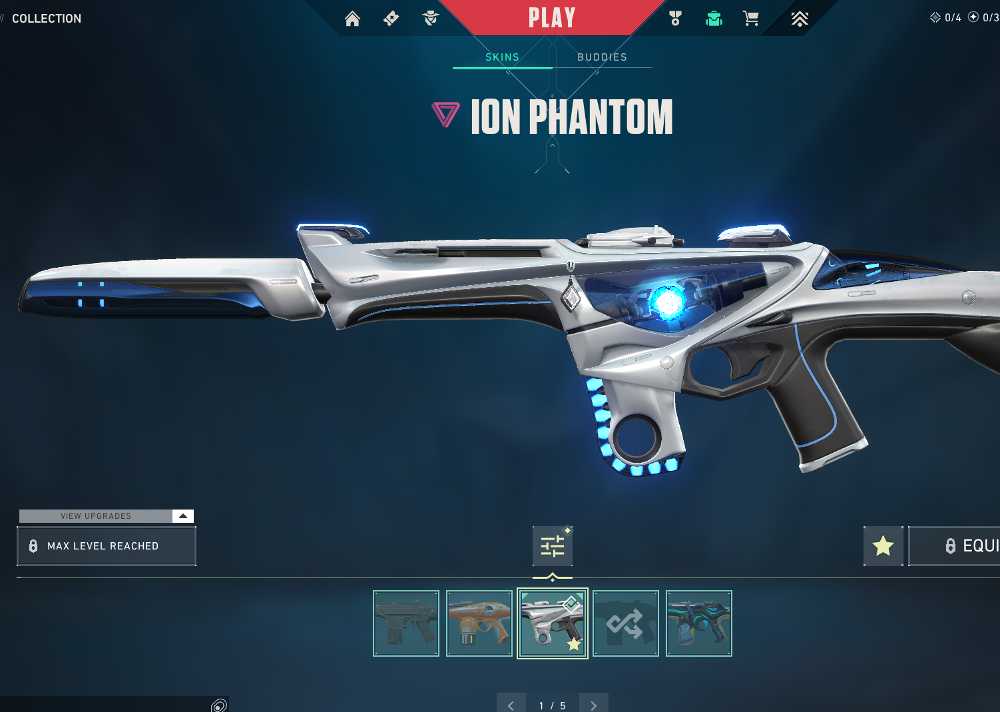Image resolution: width=1000 pixels, height=712 pixels.
Task: Open the agents icon with hat
Action: click(x=431, y=18)
